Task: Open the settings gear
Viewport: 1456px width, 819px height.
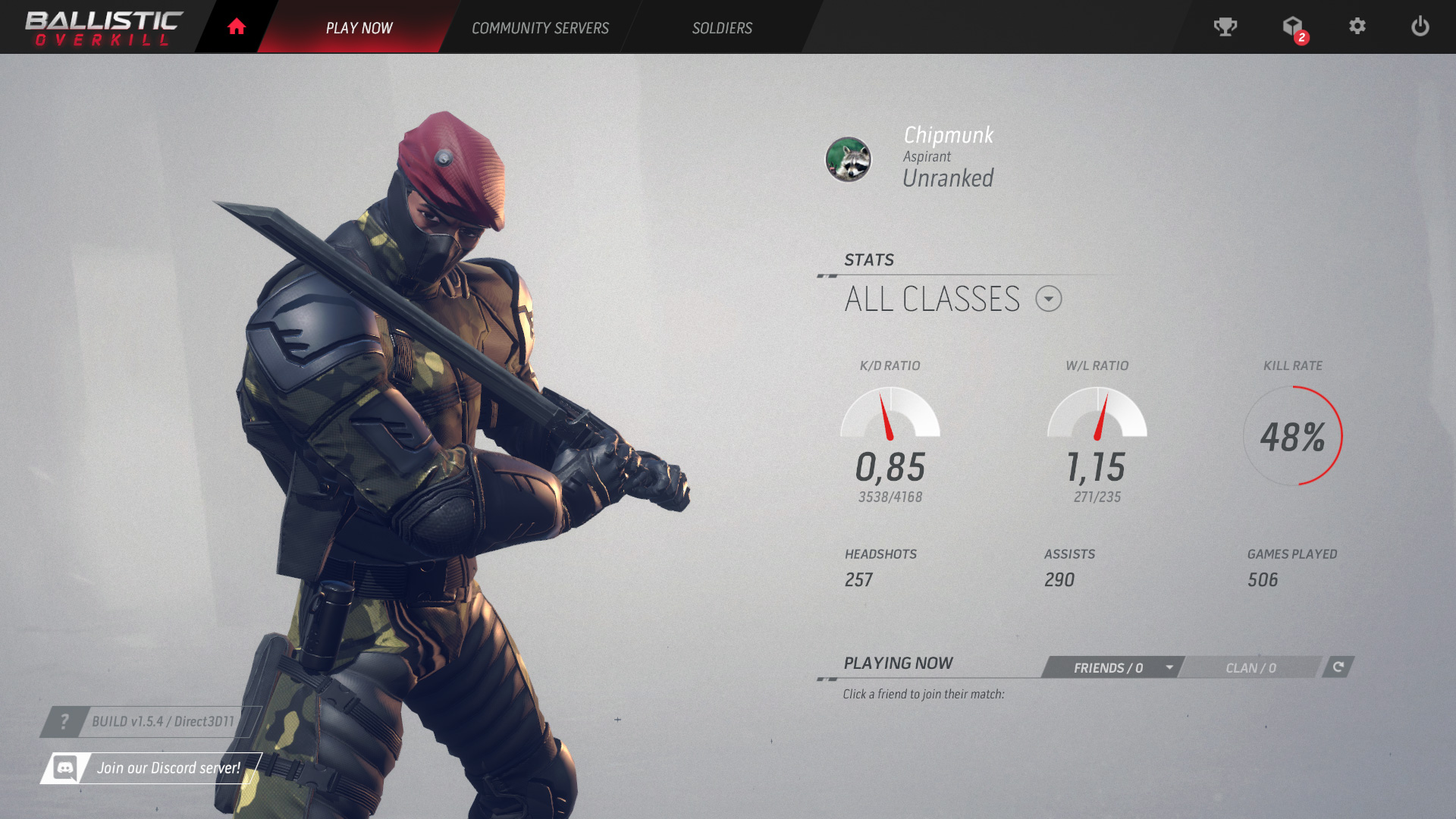Action: coord(1358,27)
